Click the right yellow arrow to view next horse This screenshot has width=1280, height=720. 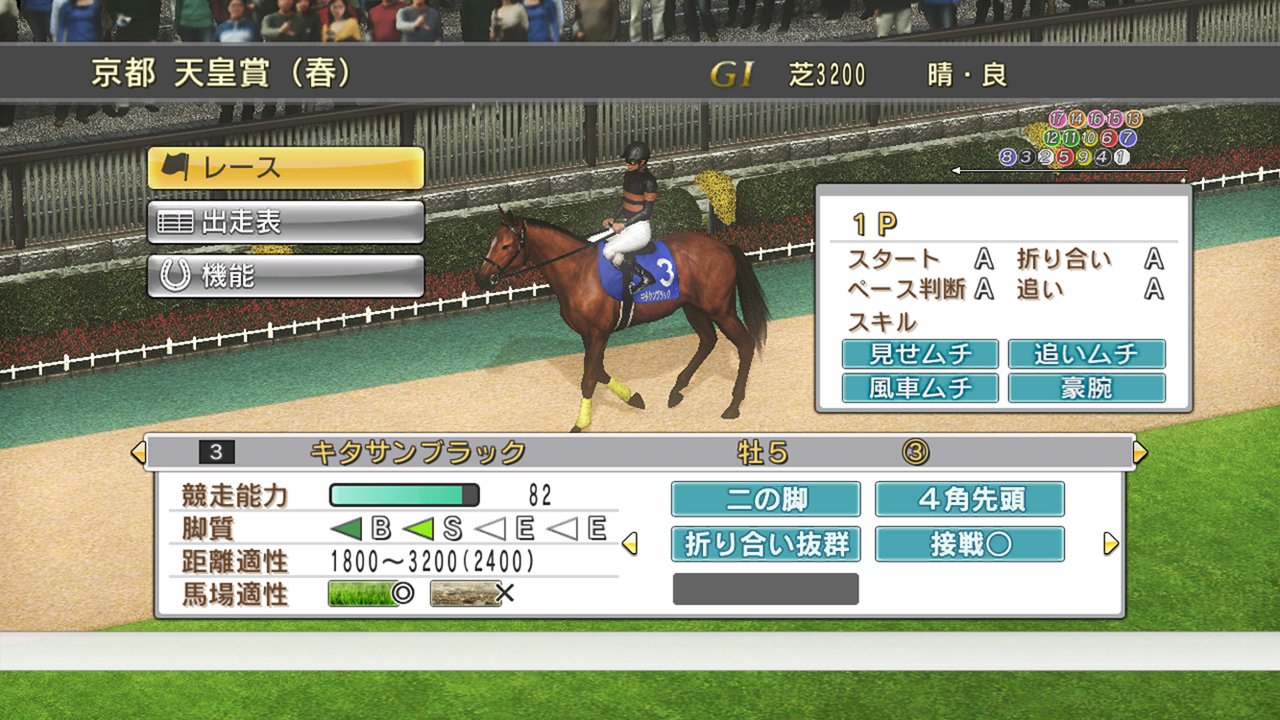point(1140,451)
